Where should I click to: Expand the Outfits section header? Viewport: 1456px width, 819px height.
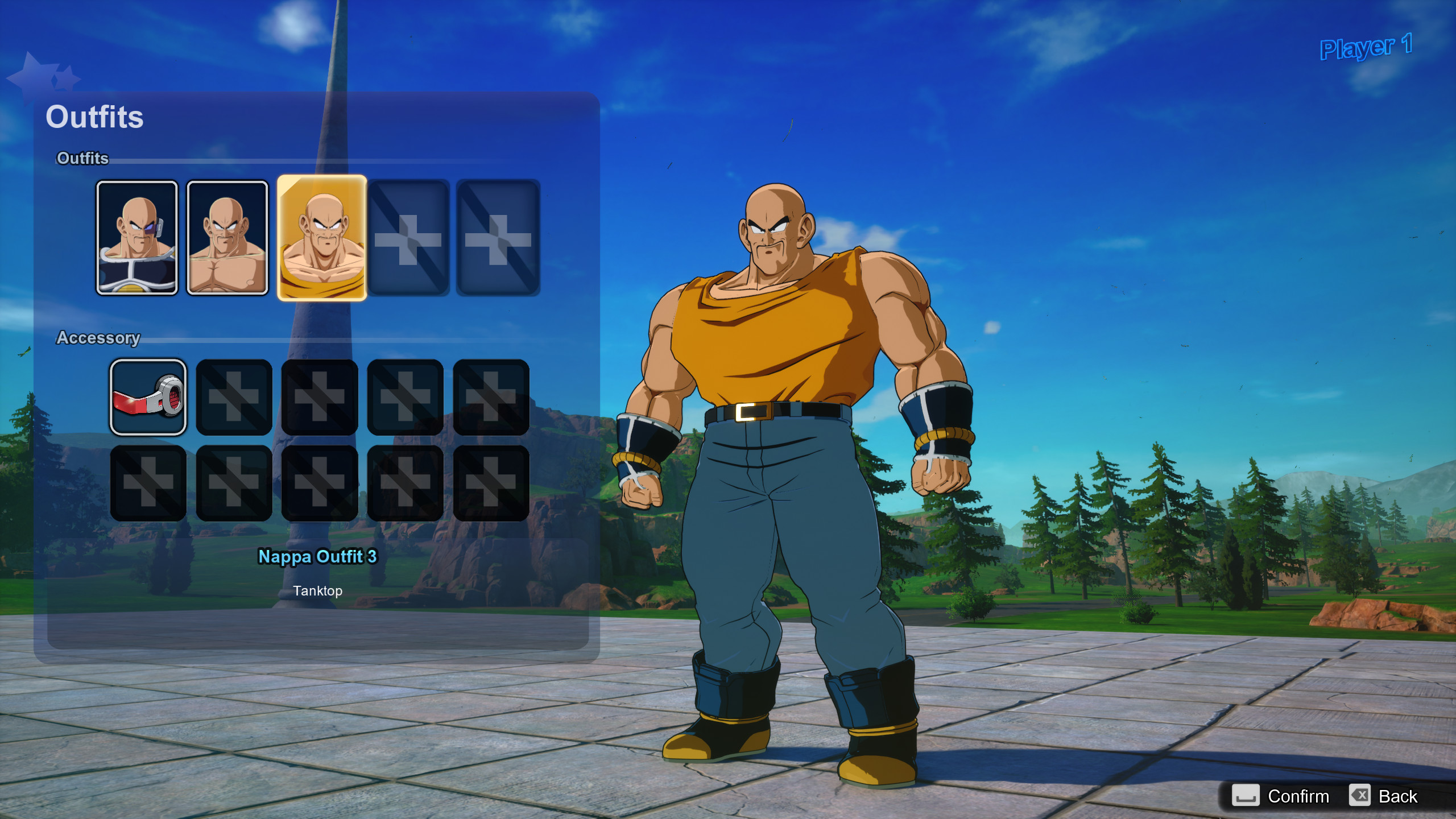point(82,158)
